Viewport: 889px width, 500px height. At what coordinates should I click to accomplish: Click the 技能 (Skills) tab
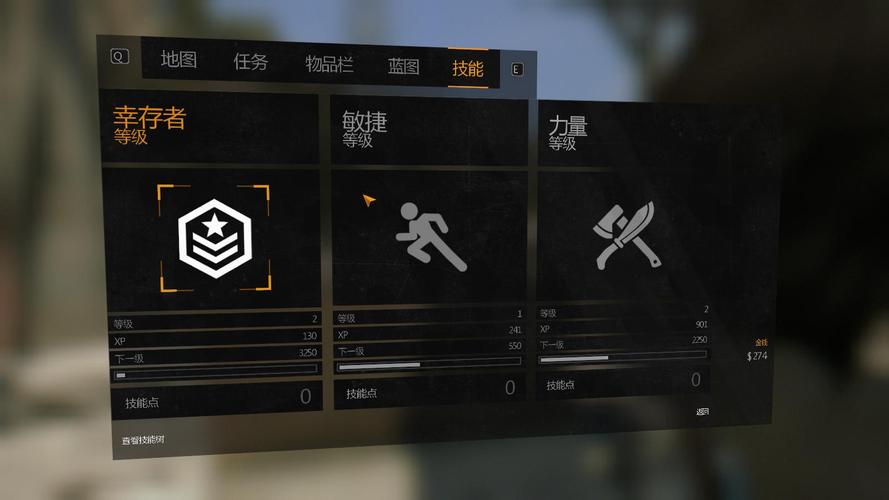click(x=467, y=69)
